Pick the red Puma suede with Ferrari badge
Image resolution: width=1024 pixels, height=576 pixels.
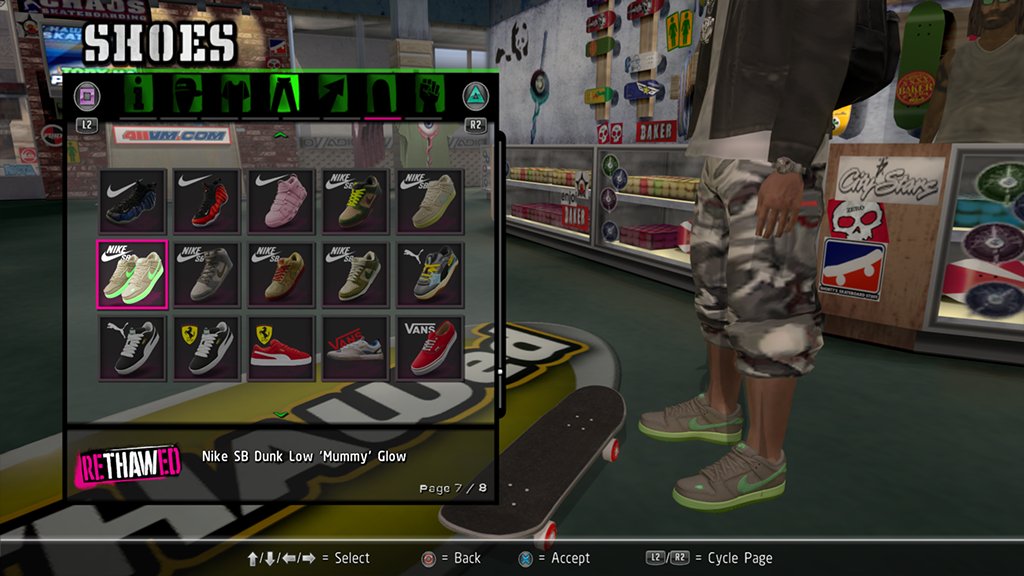point(281,348)
